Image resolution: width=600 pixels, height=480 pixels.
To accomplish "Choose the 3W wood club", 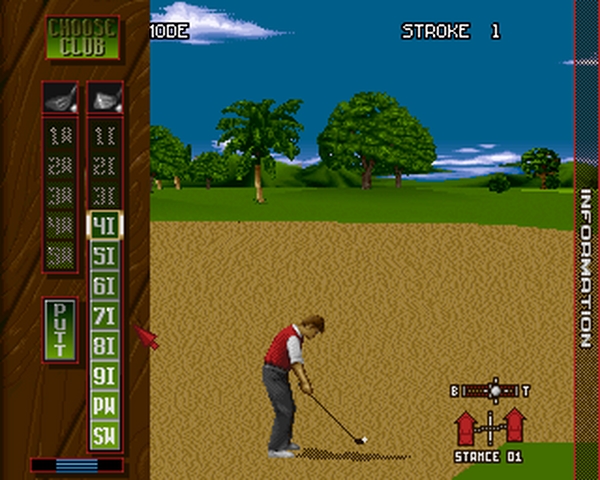I will pyautogui.click(x=60, y=196).
